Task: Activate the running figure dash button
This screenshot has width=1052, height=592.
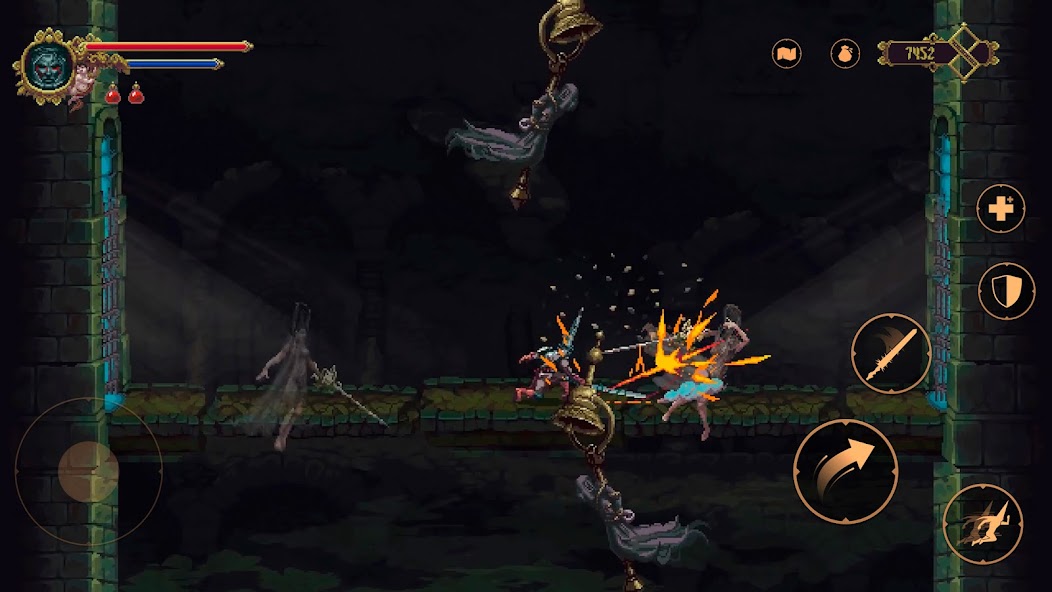Action: point(983,523)
